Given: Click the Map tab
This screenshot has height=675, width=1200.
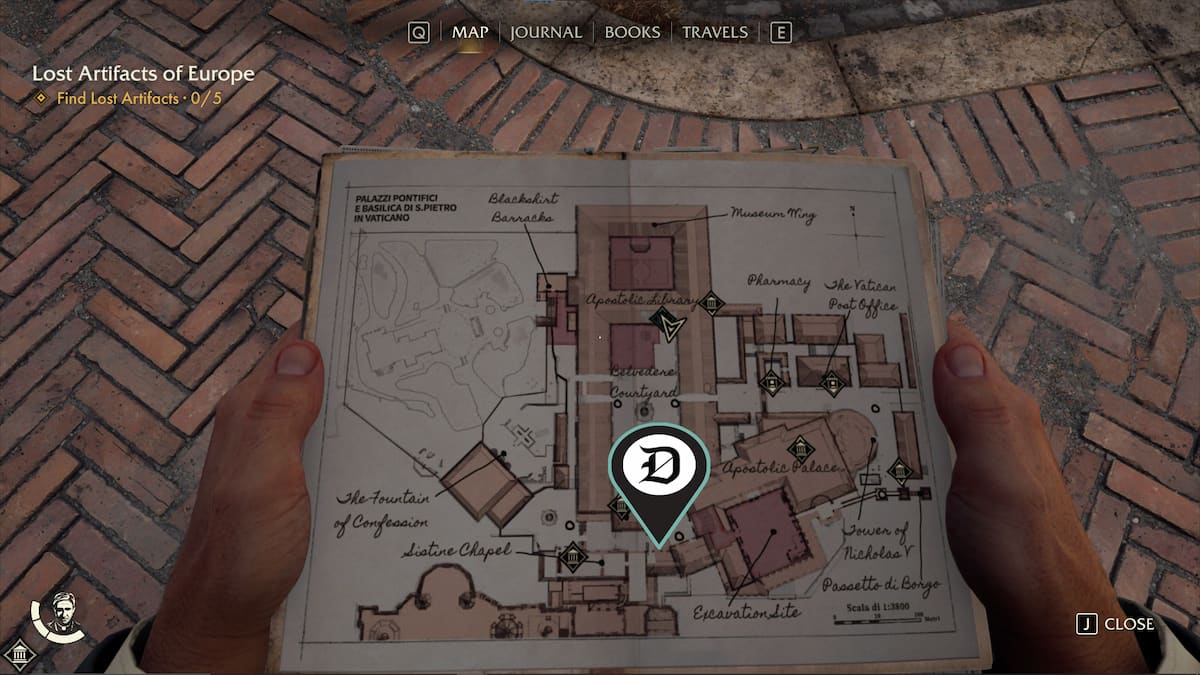Looking at the screenshot, I should pos(470,32).
